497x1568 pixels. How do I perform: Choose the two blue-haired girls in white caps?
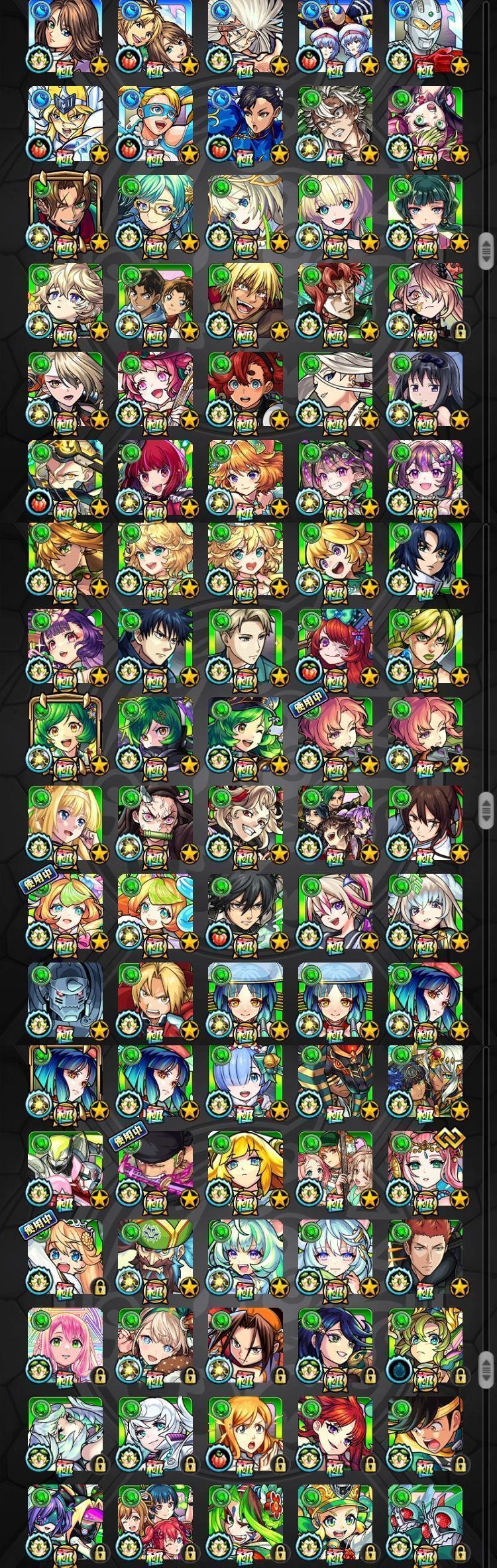(x=335, y=35)
